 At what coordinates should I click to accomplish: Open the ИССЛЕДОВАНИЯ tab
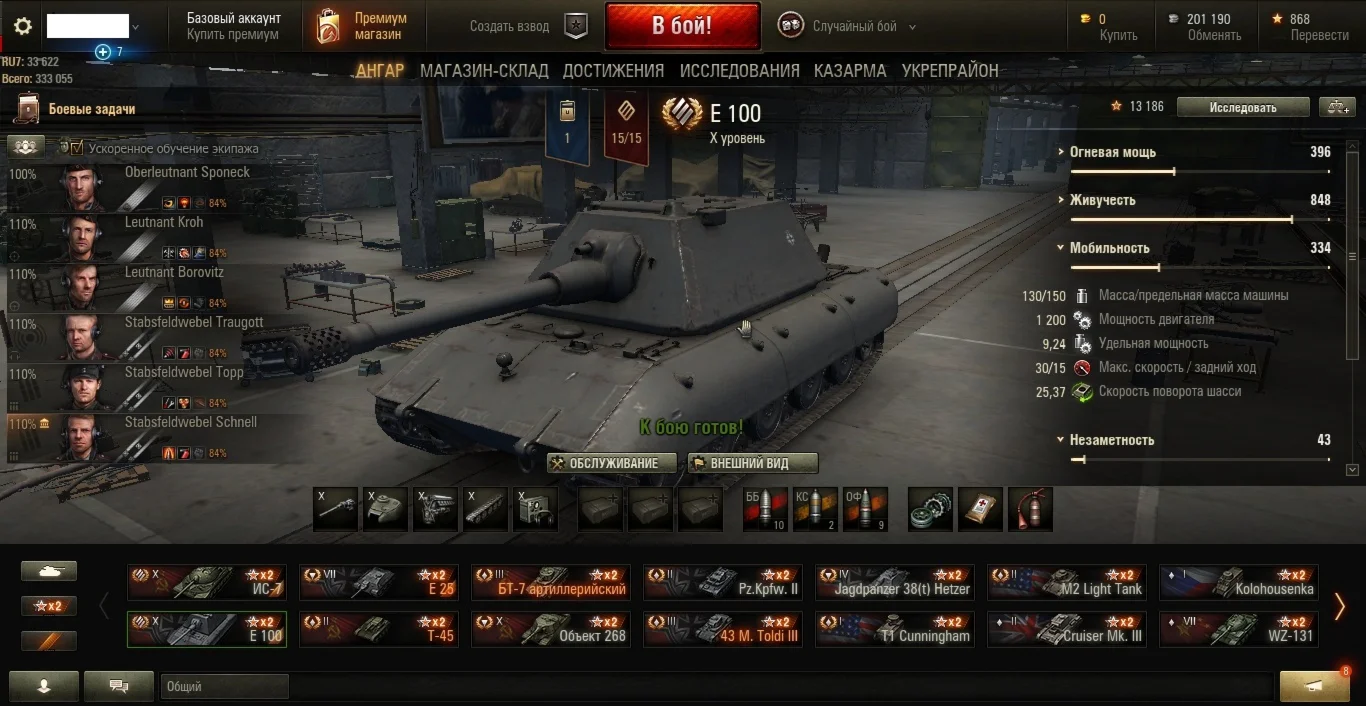[739, 71]
